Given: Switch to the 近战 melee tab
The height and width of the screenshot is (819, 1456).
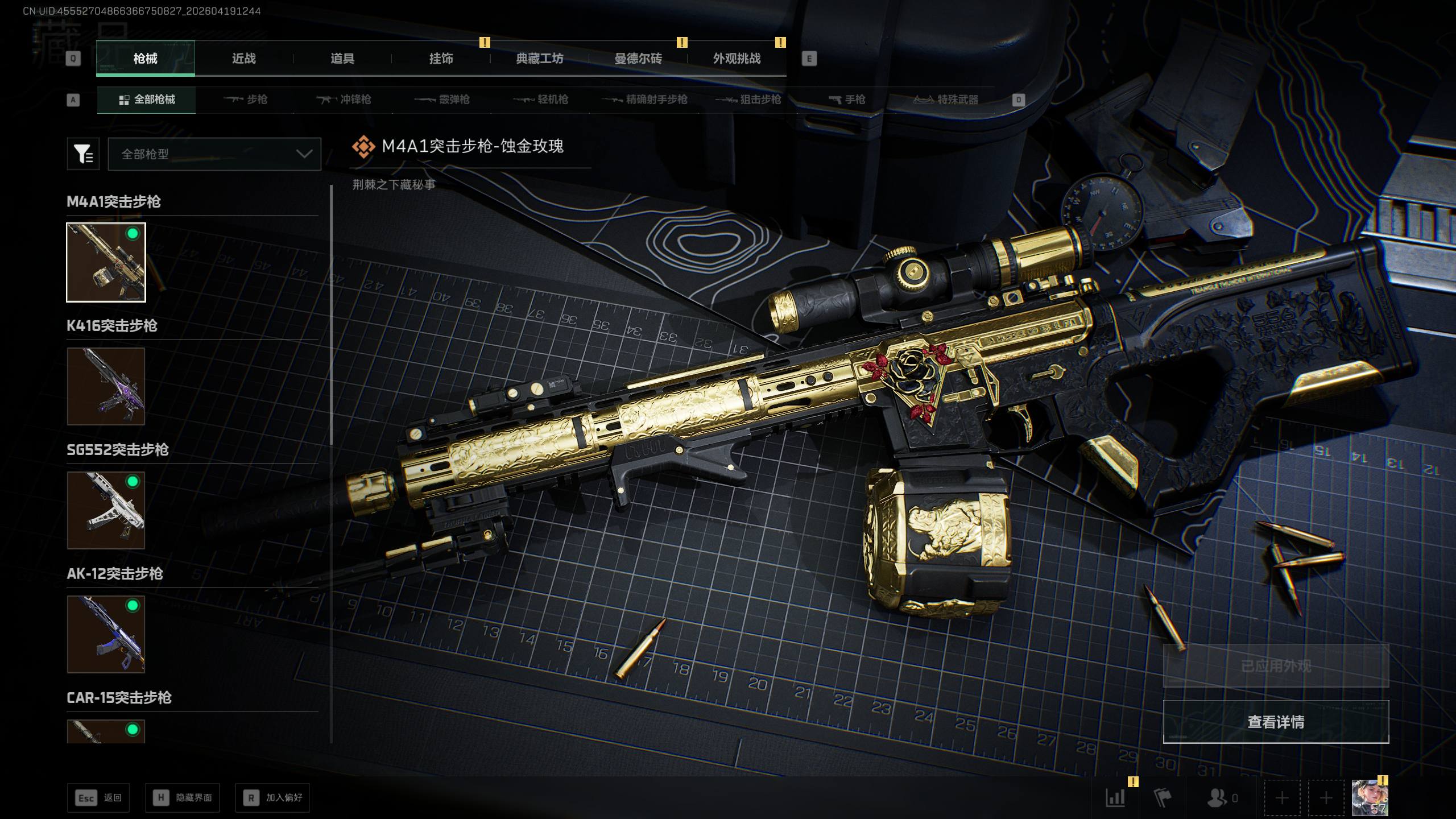Looking at the screenshot, I should pos(243,59).
